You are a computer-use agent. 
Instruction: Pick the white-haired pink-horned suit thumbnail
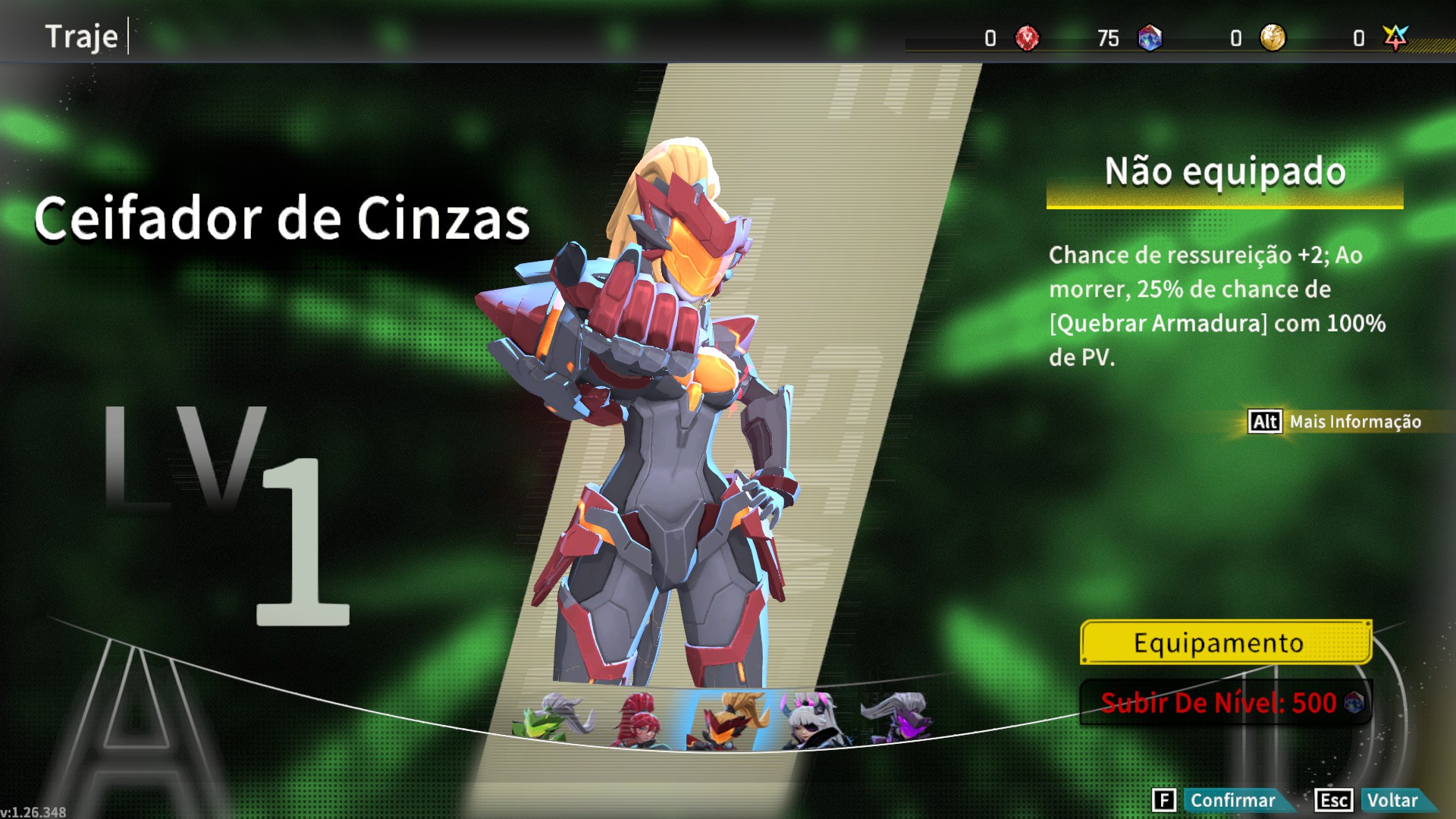(814, 720)
